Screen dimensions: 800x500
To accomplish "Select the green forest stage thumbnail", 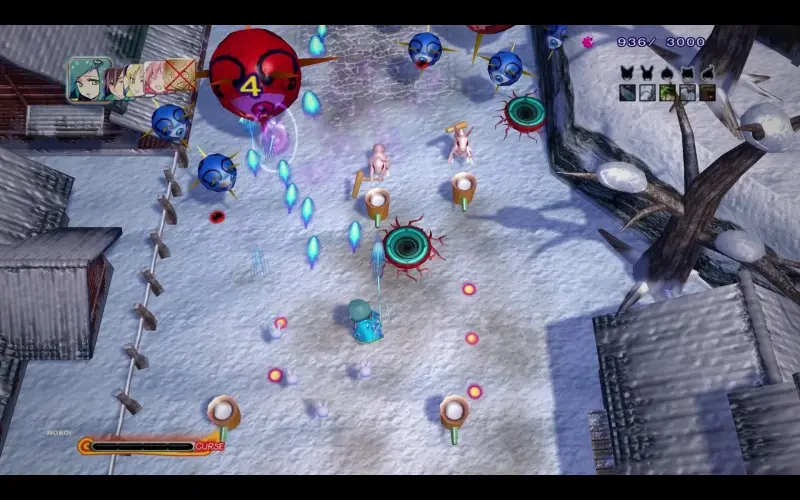I will [667, 93].
